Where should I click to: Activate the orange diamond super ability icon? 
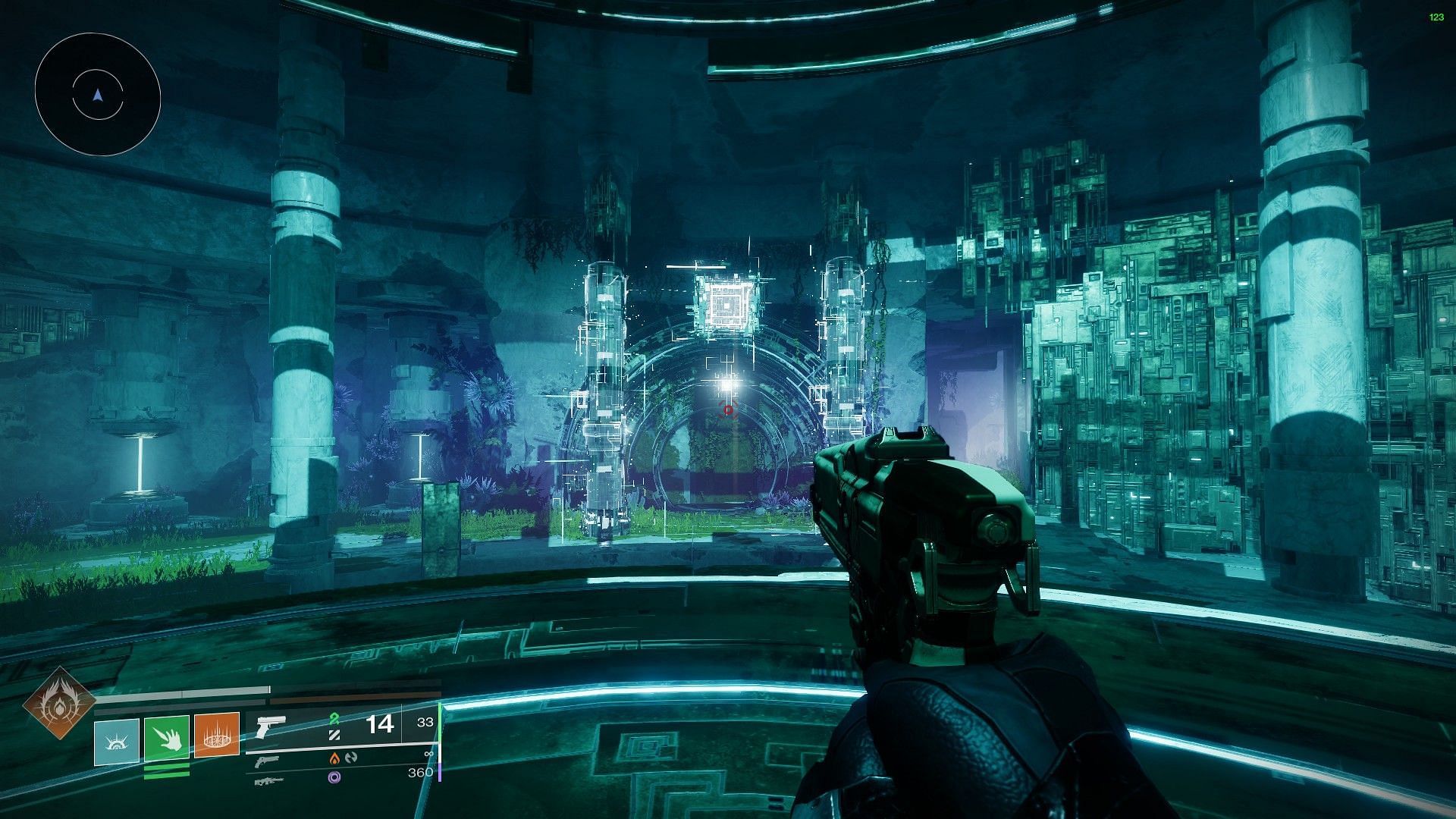pos(59,705)
